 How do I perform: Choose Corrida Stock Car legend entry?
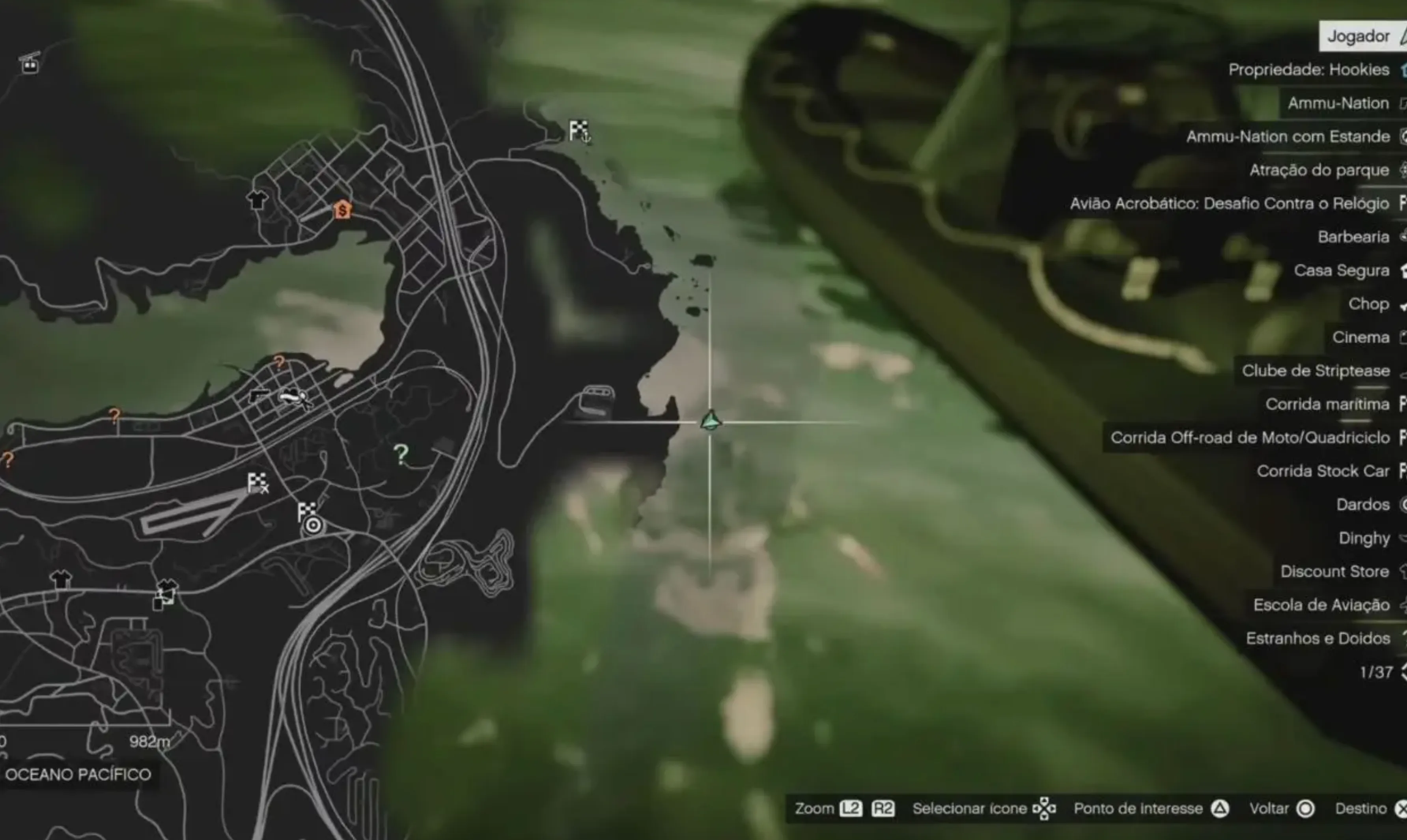[x=1323, y=470]
